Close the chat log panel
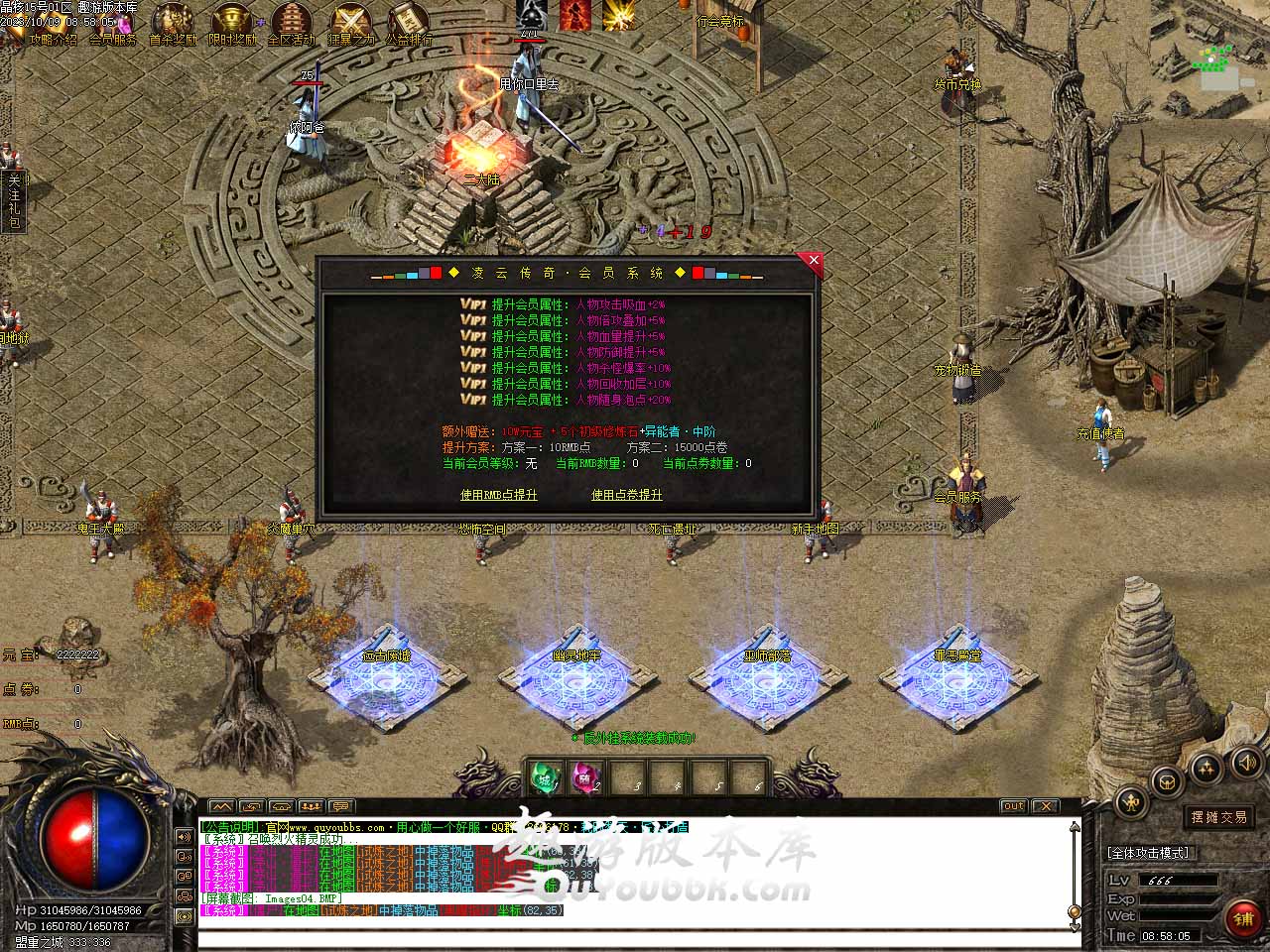The width and height of the screenshot is (1270, 952). pos(1046,806)
